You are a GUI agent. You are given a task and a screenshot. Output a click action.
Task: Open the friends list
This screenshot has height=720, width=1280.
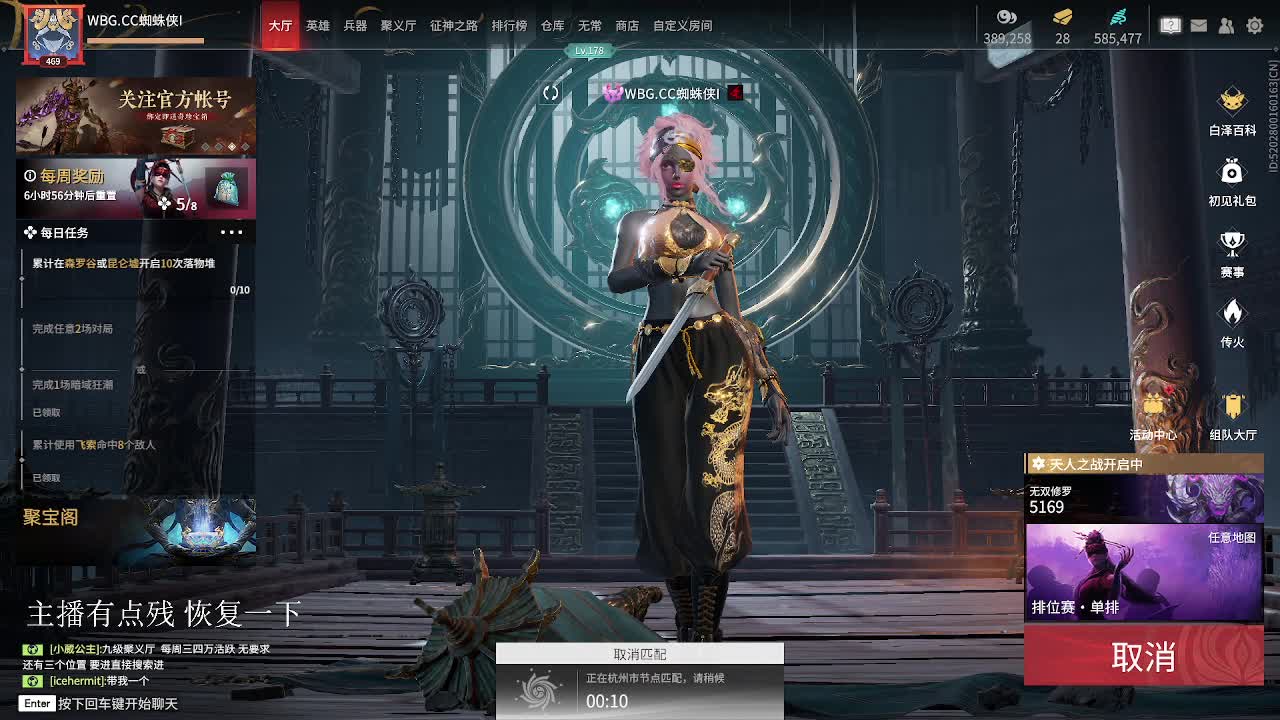coord(1226,26)
